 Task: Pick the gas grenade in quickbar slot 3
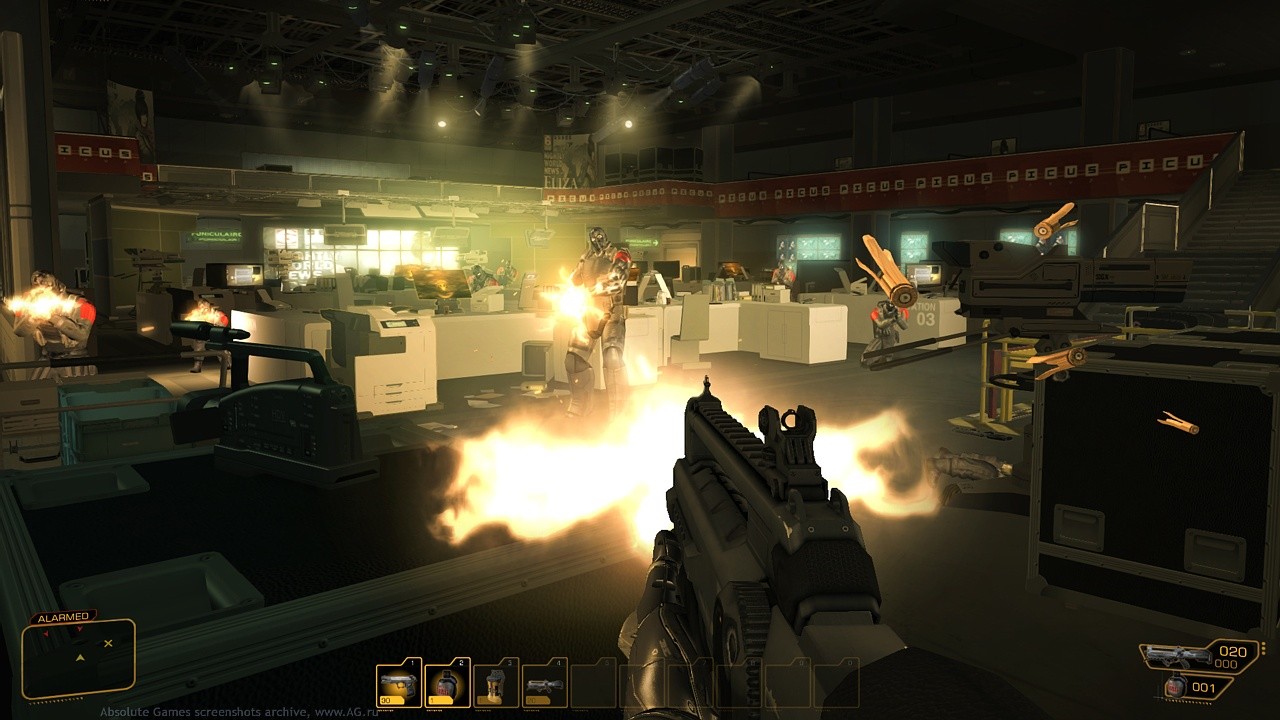click(x=496, y=686)
